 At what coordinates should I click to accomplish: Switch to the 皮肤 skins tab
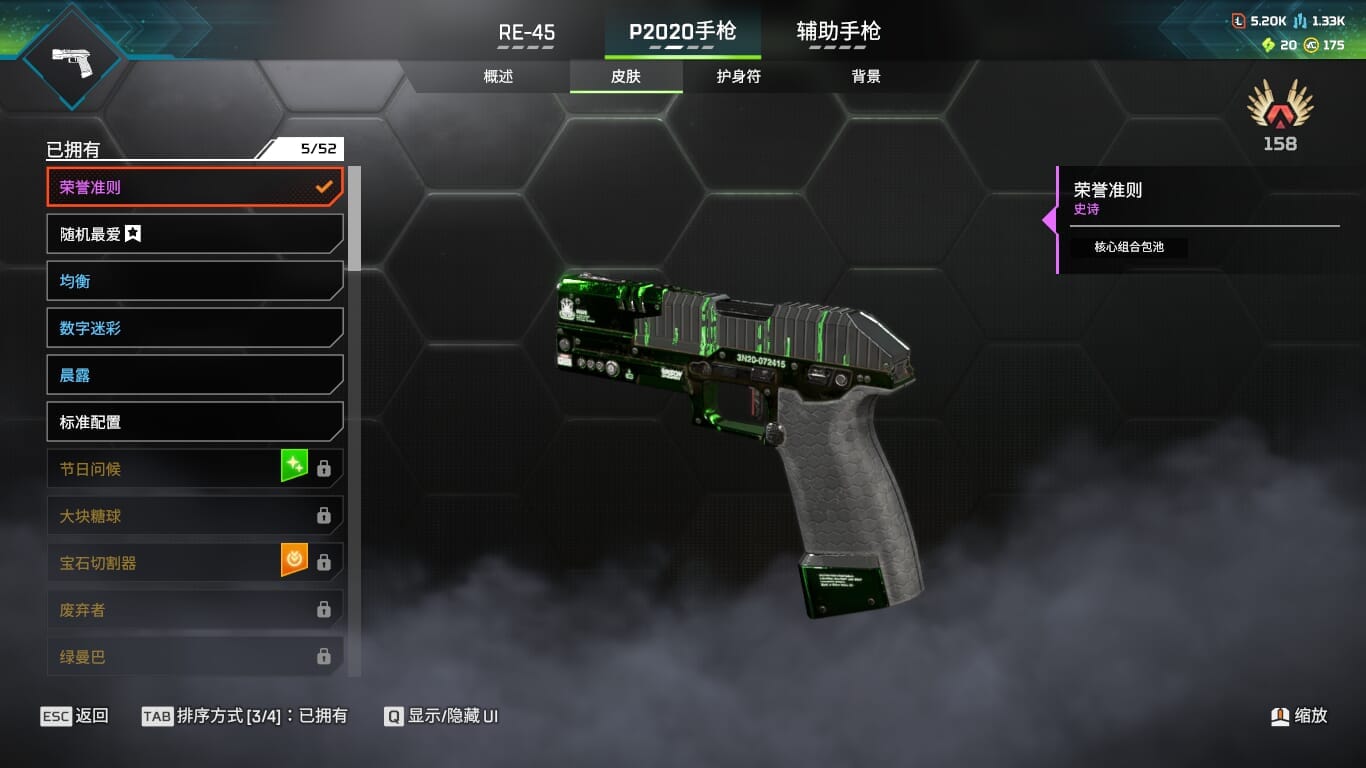626,77
